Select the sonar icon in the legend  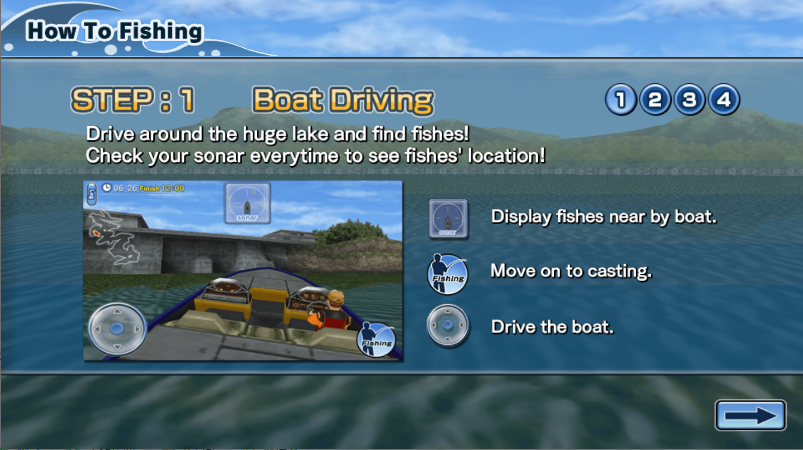447,218
